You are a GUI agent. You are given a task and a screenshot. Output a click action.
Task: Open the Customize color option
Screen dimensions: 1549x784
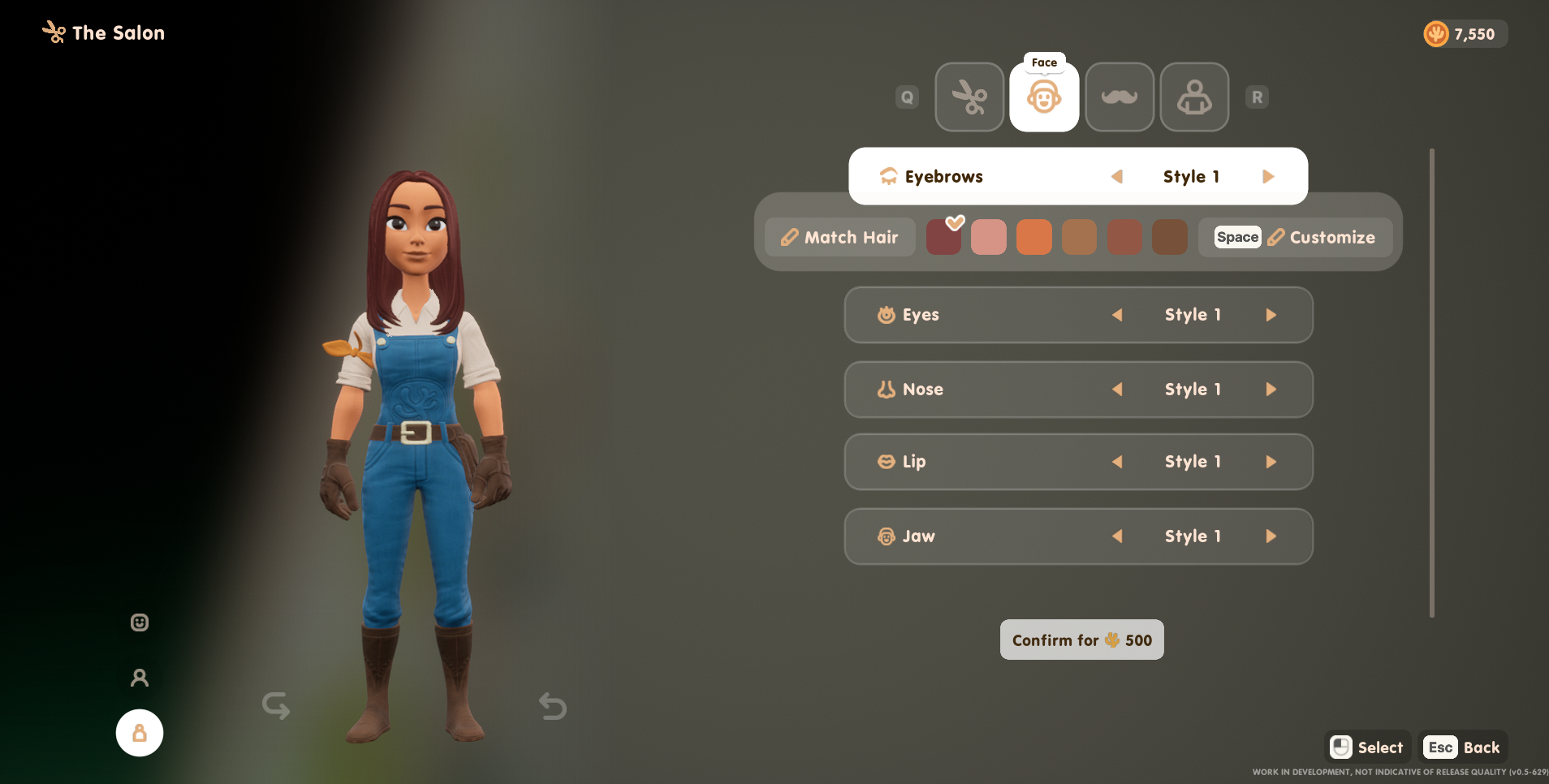click(x=1296, y=238)
